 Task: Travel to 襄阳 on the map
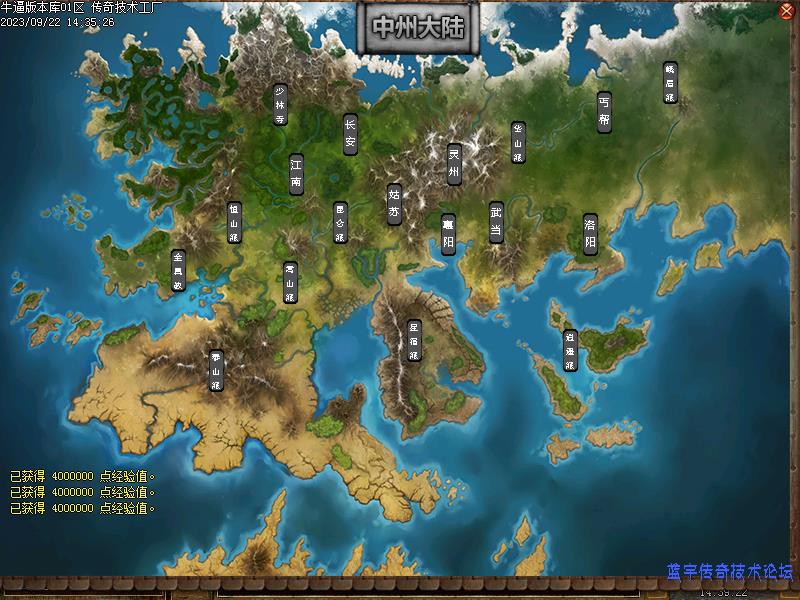[448, 234]
